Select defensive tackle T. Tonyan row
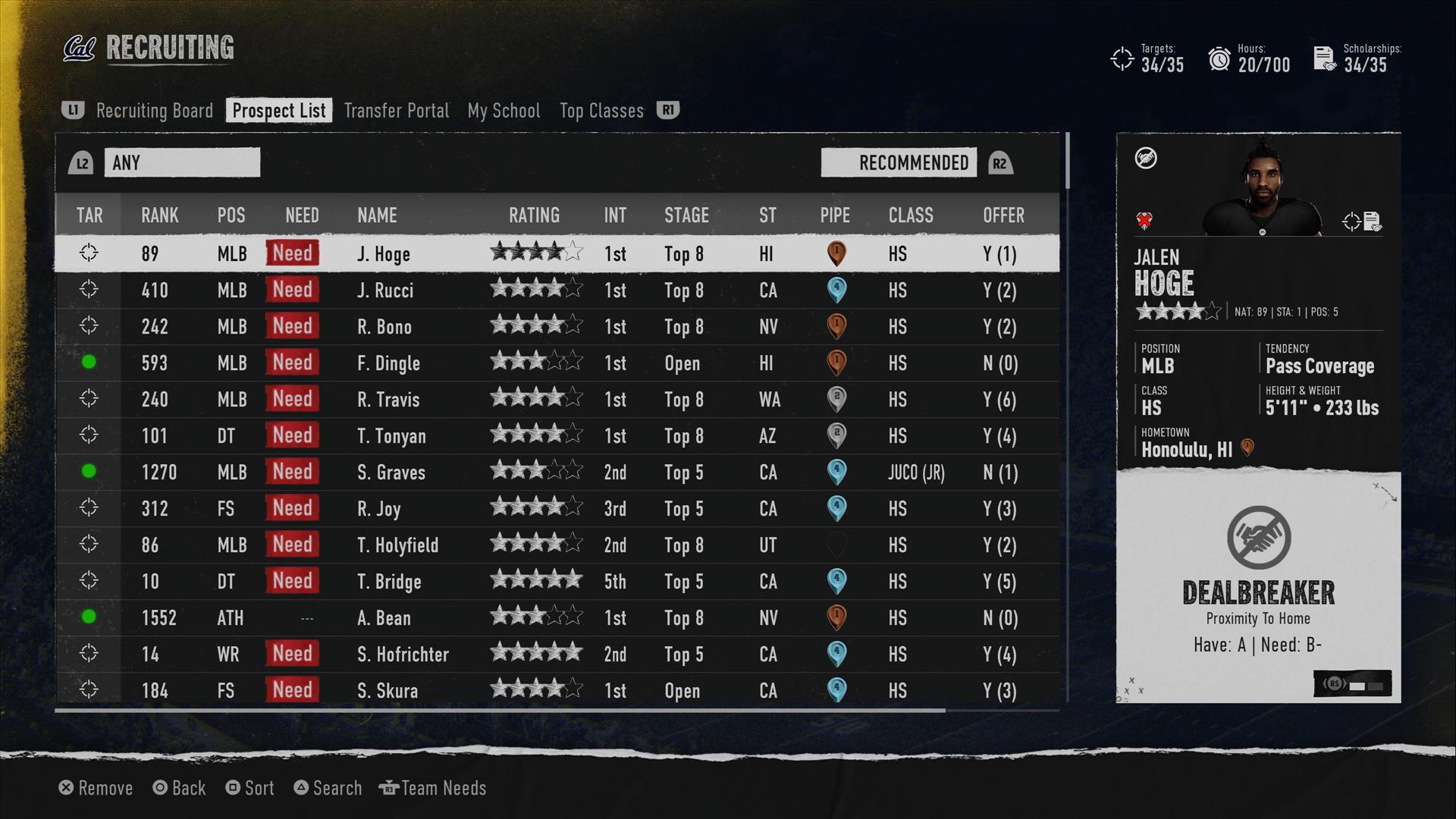 click(391, 436)
